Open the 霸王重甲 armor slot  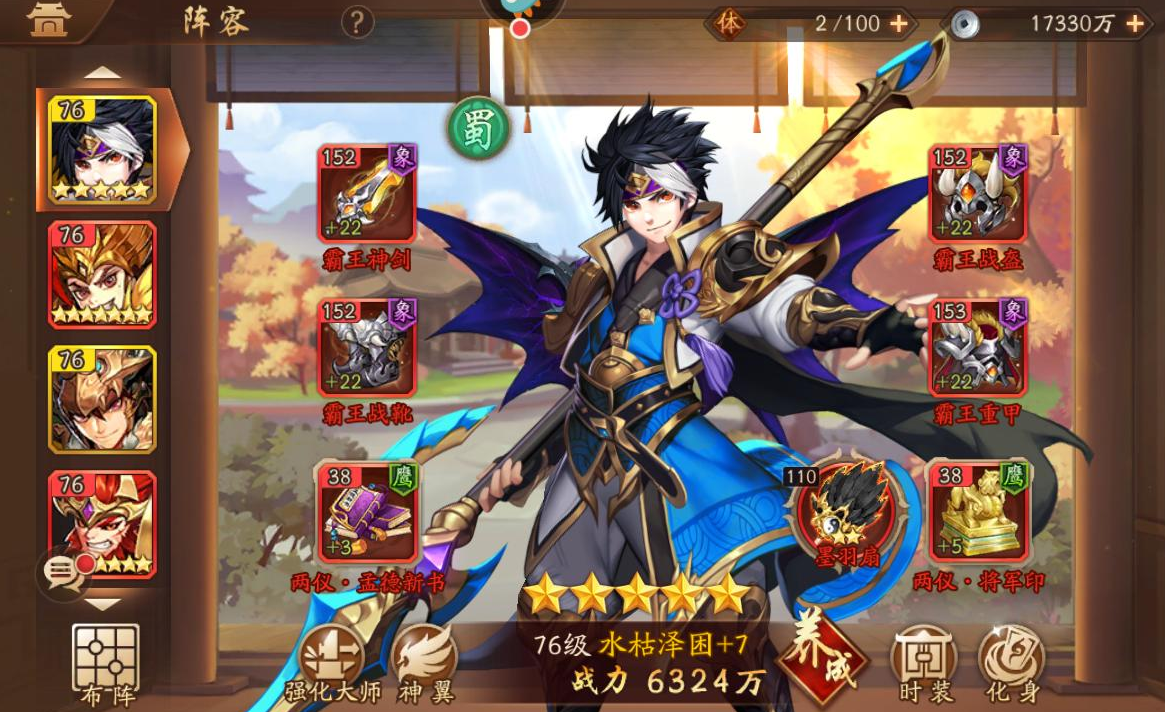977,347
